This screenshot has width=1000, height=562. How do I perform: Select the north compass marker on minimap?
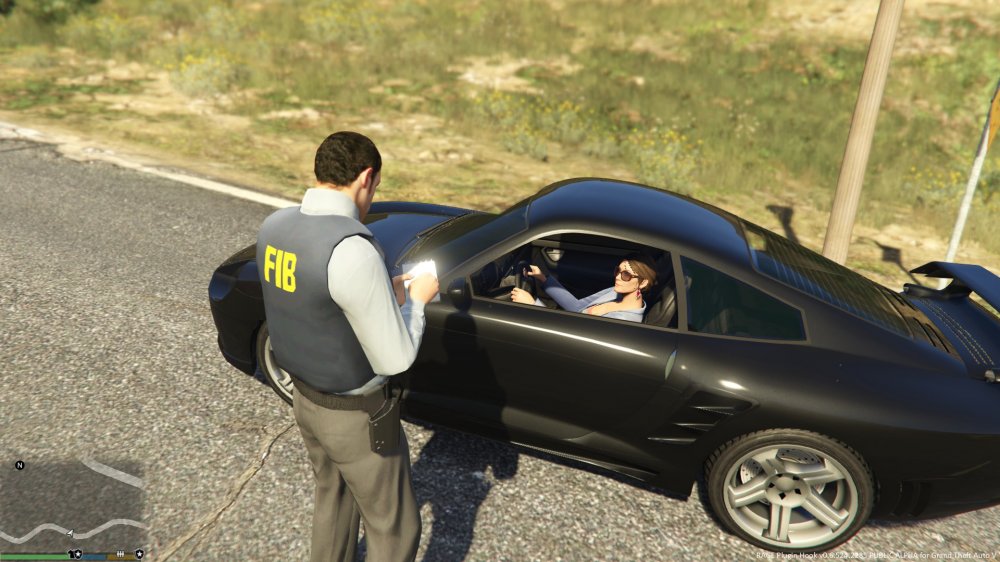(x=19, y=465)
